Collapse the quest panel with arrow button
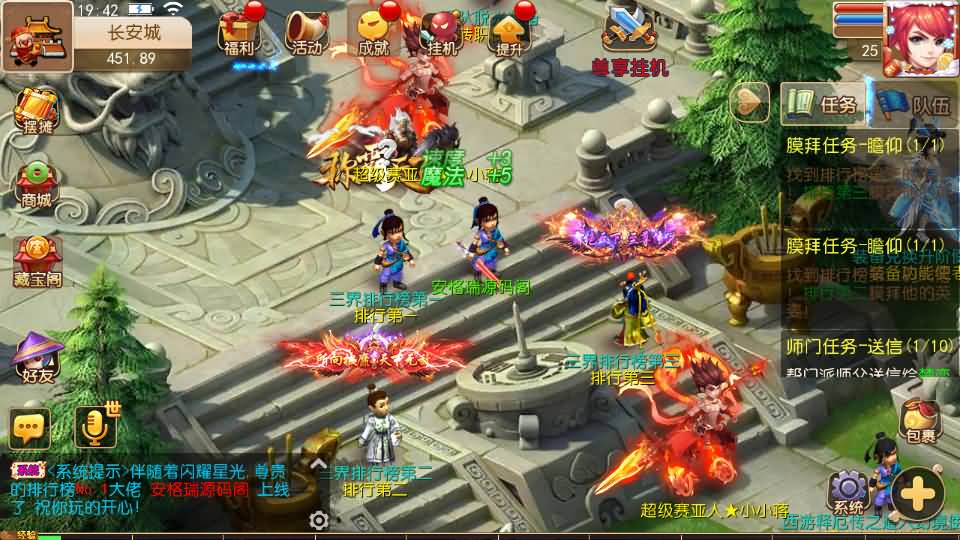Viewport: 960px width, 540px height. [751, 103]
